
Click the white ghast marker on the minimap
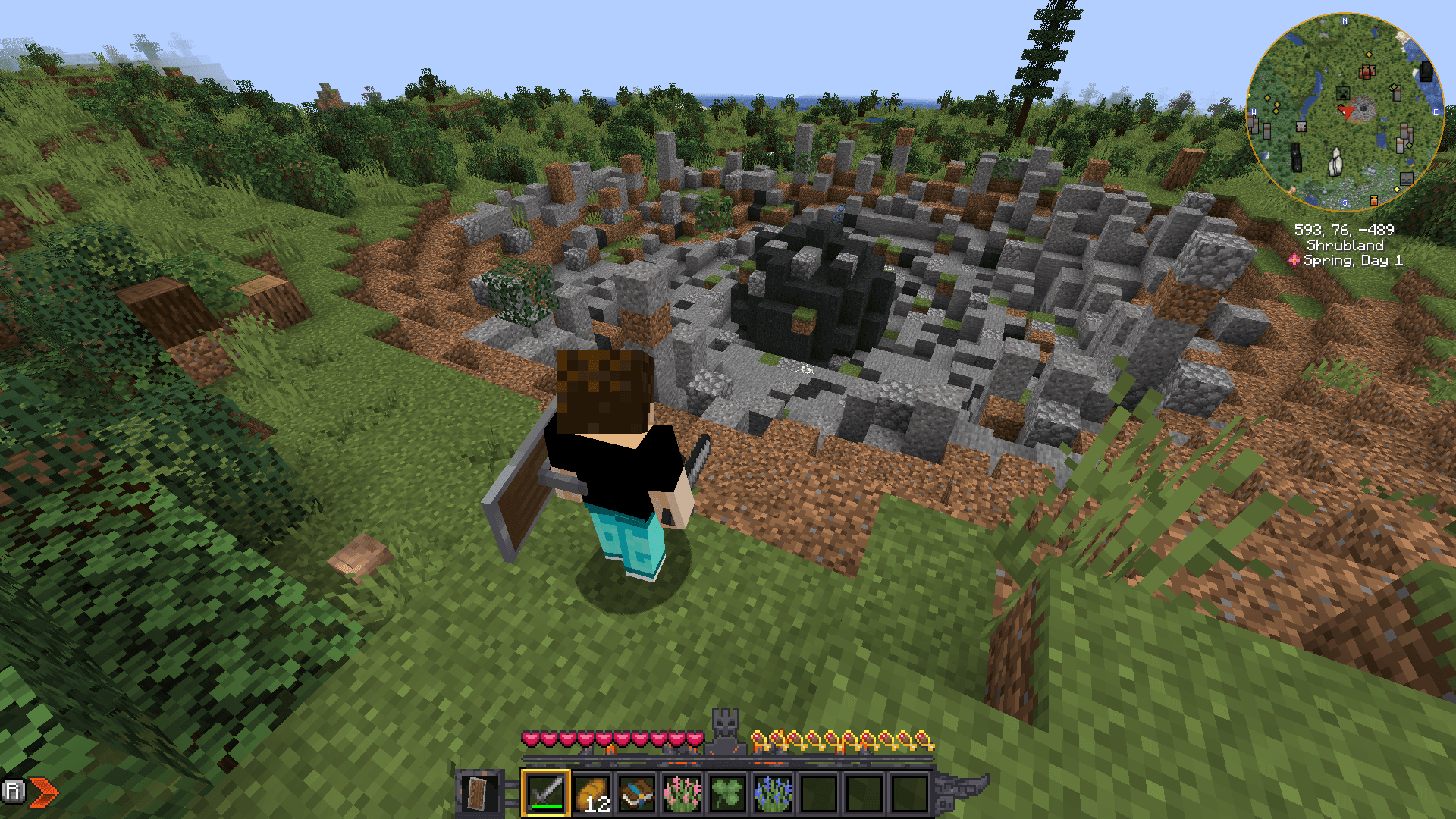[1335, 163]
